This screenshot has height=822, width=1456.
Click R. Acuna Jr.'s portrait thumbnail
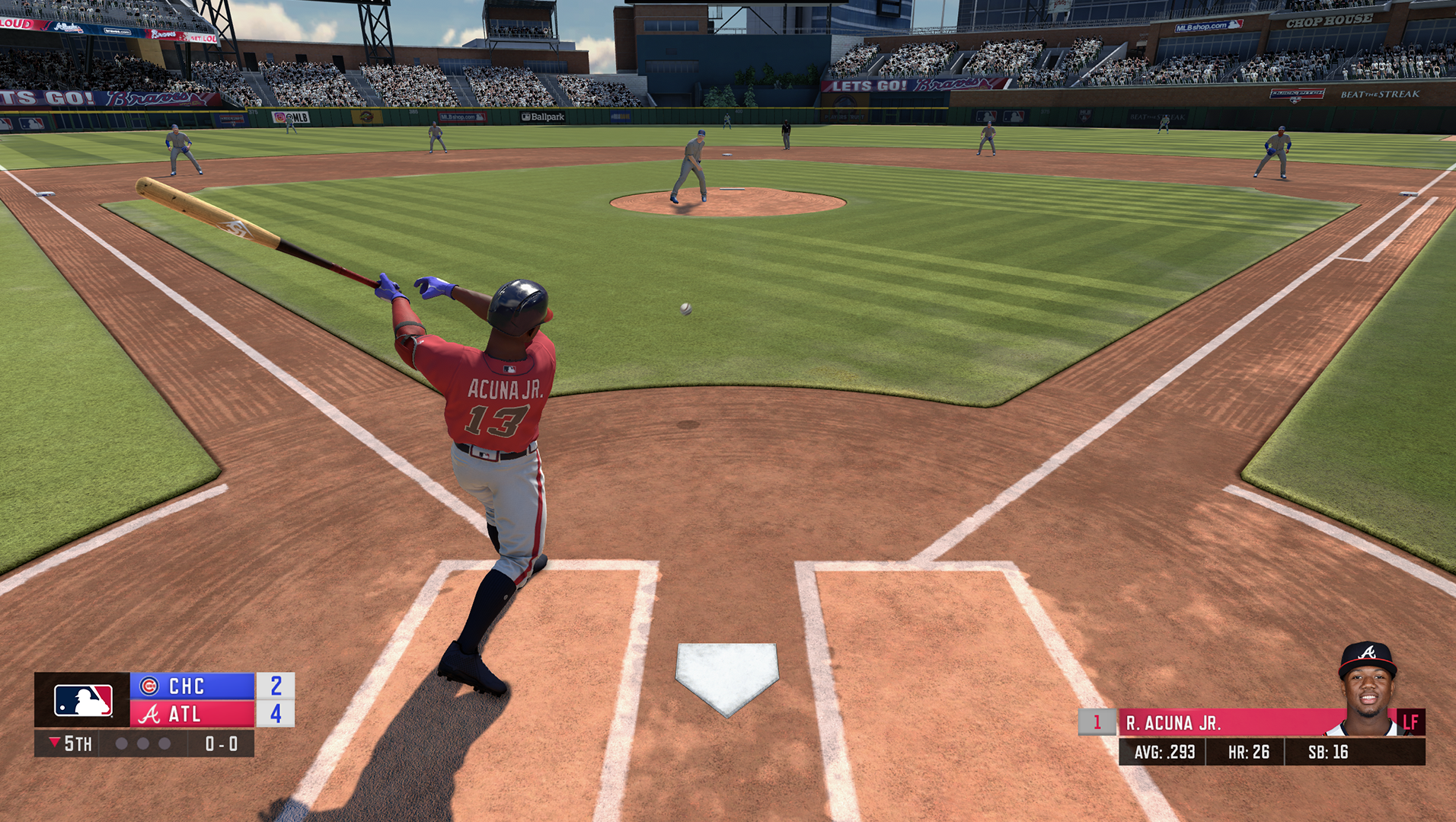(x=1367, y=689)
